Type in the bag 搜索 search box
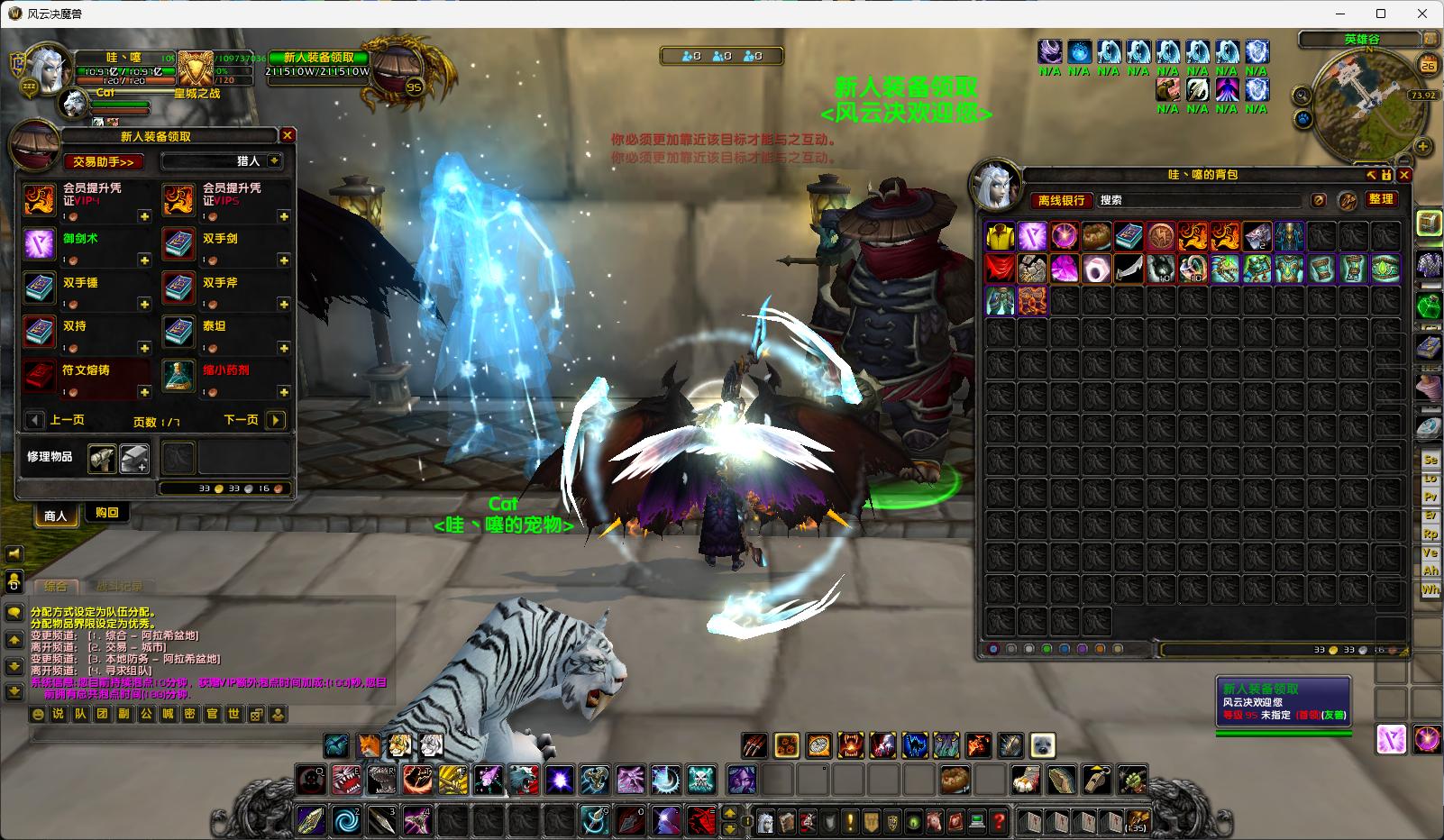The height and width of the screenshot is (840, 1444). pos(1199,200)
